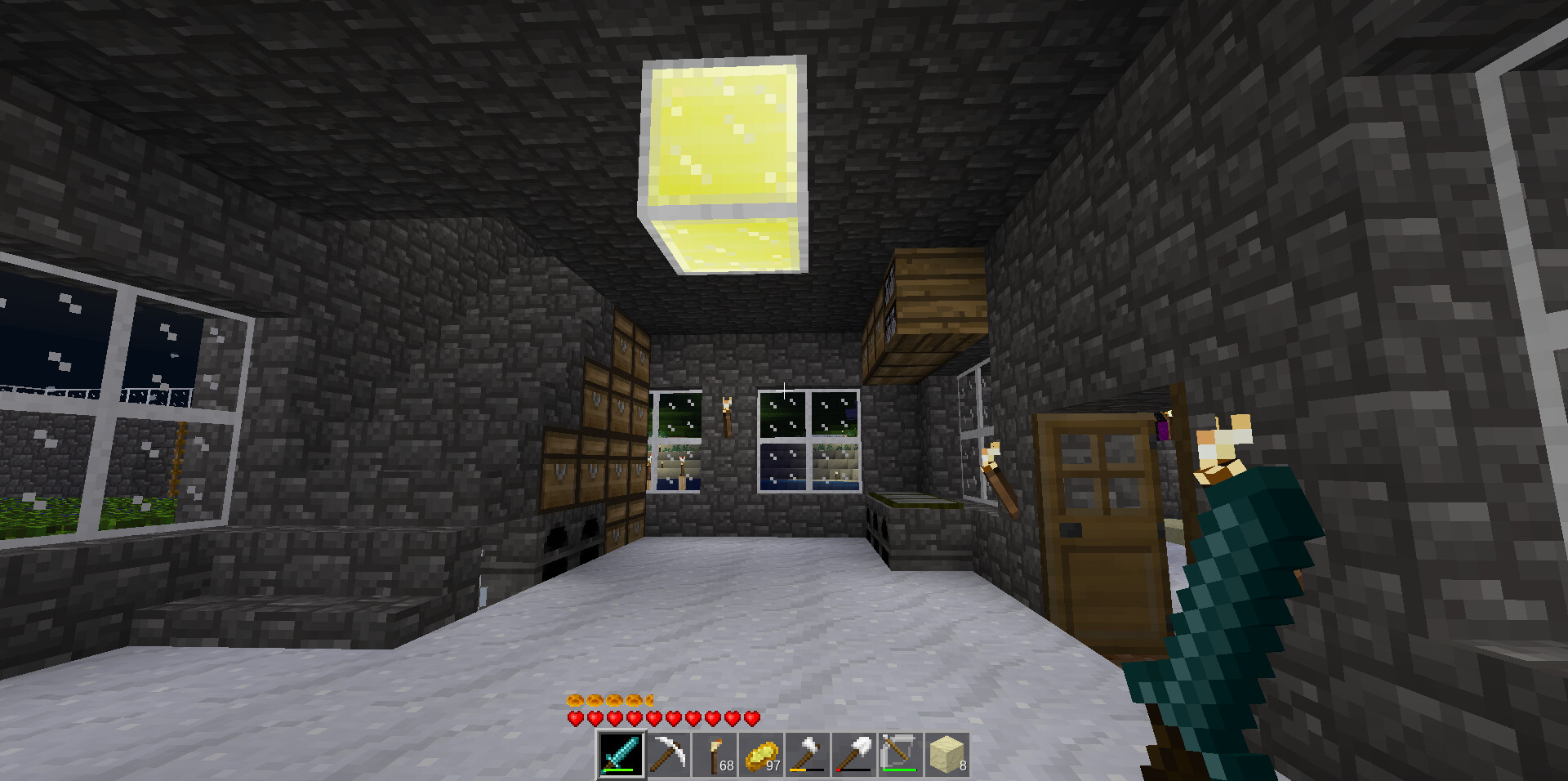Select the 97 bread stack slot
Image resolution: width=1568 pixels, height=781 pixels.
point(761,754)
